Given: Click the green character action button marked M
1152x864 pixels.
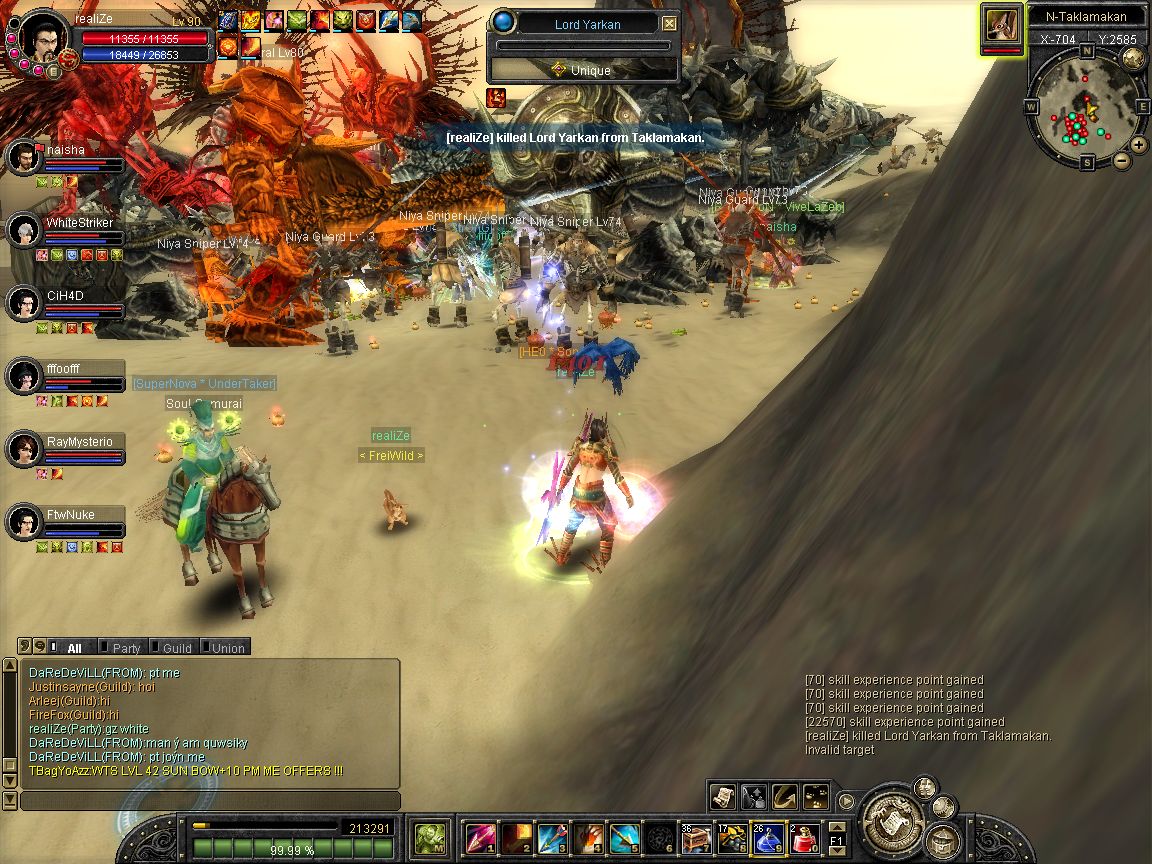Looking at the screenshot, I should point(430,836).
